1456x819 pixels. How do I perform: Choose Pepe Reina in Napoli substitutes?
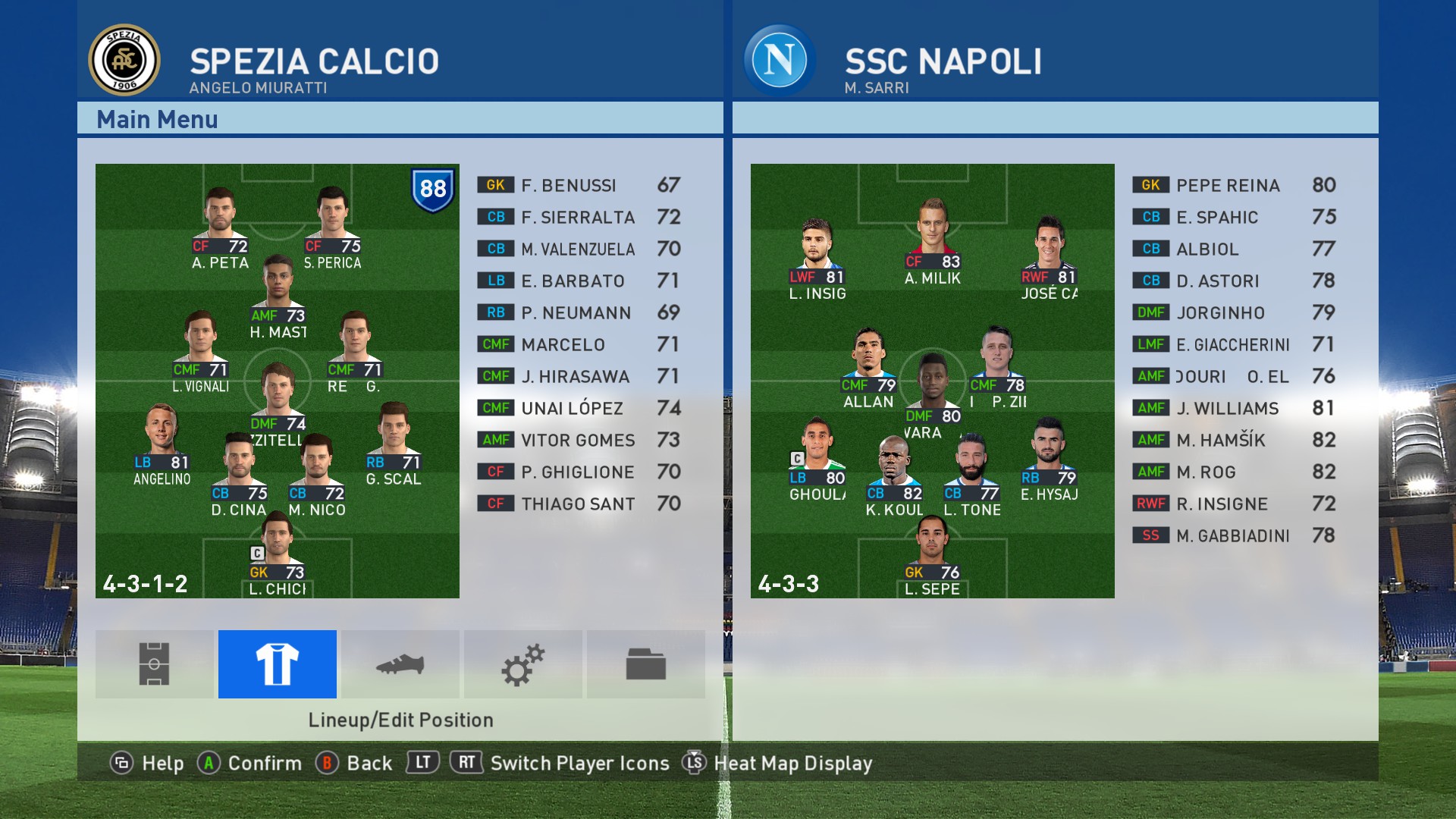tap(1235, 185)
